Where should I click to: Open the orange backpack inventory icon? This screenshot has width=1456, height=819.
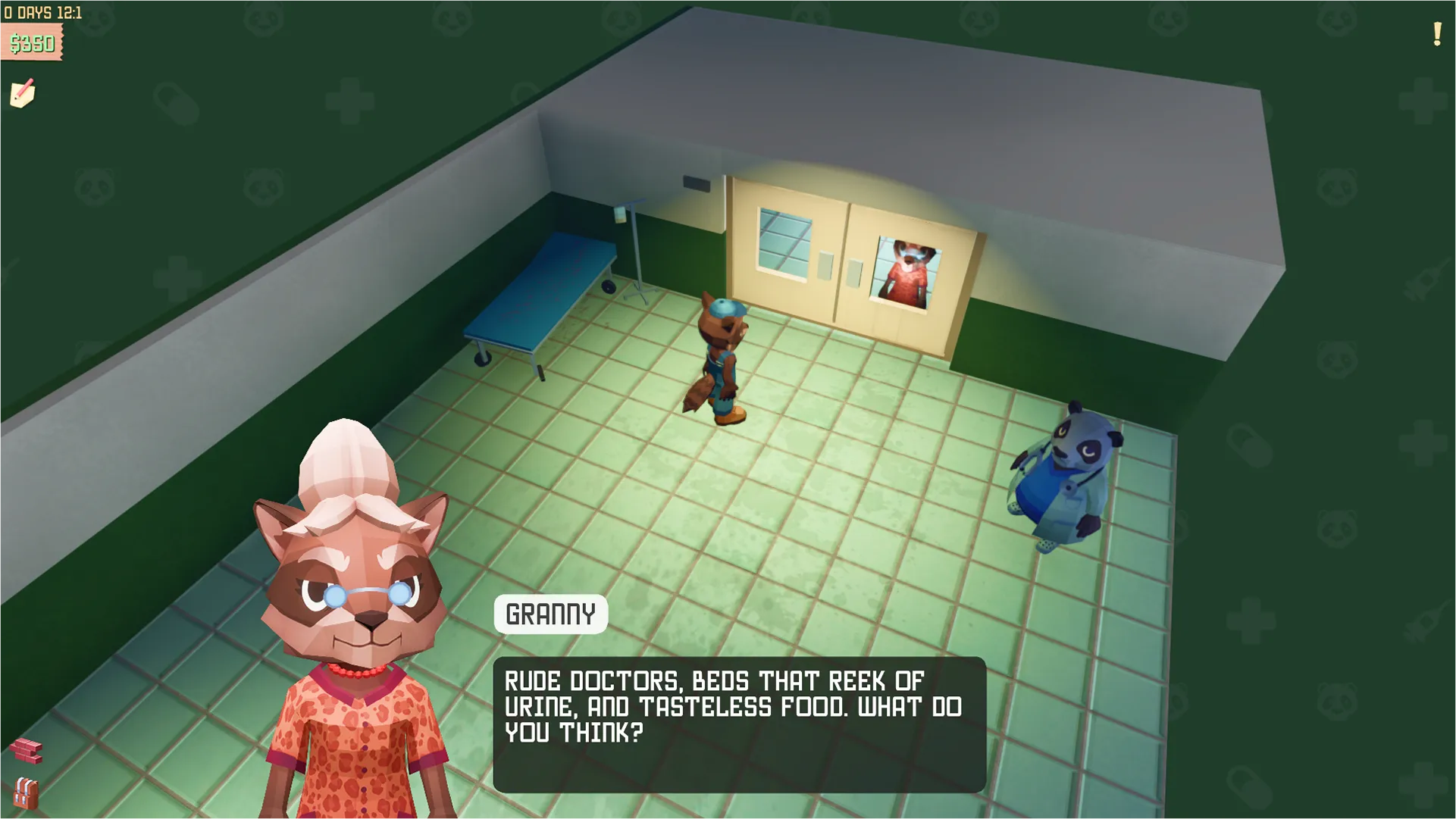[25, 792]
